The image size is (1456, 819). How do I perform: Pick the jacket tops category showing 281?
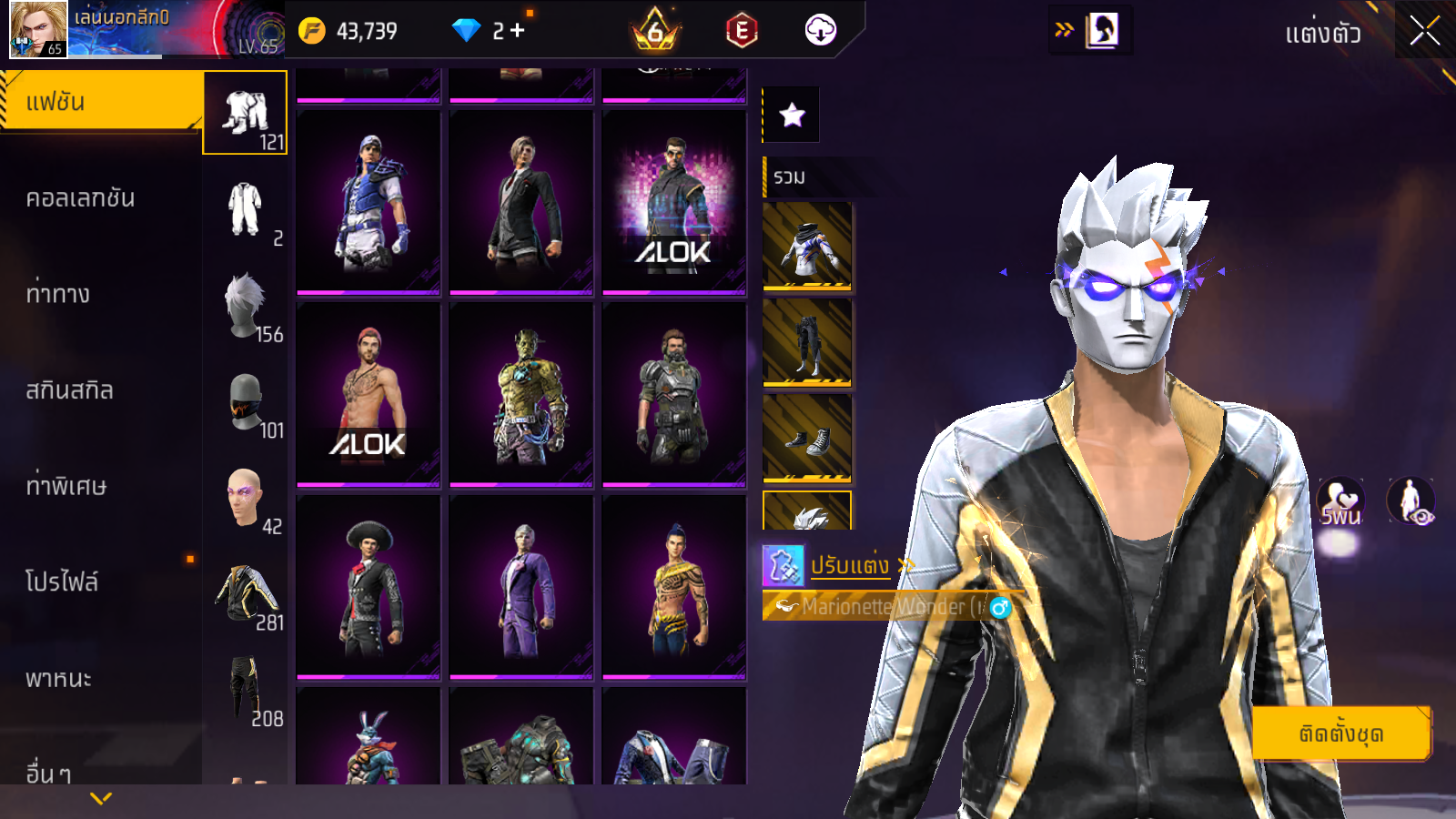click(x=246, y=595)
